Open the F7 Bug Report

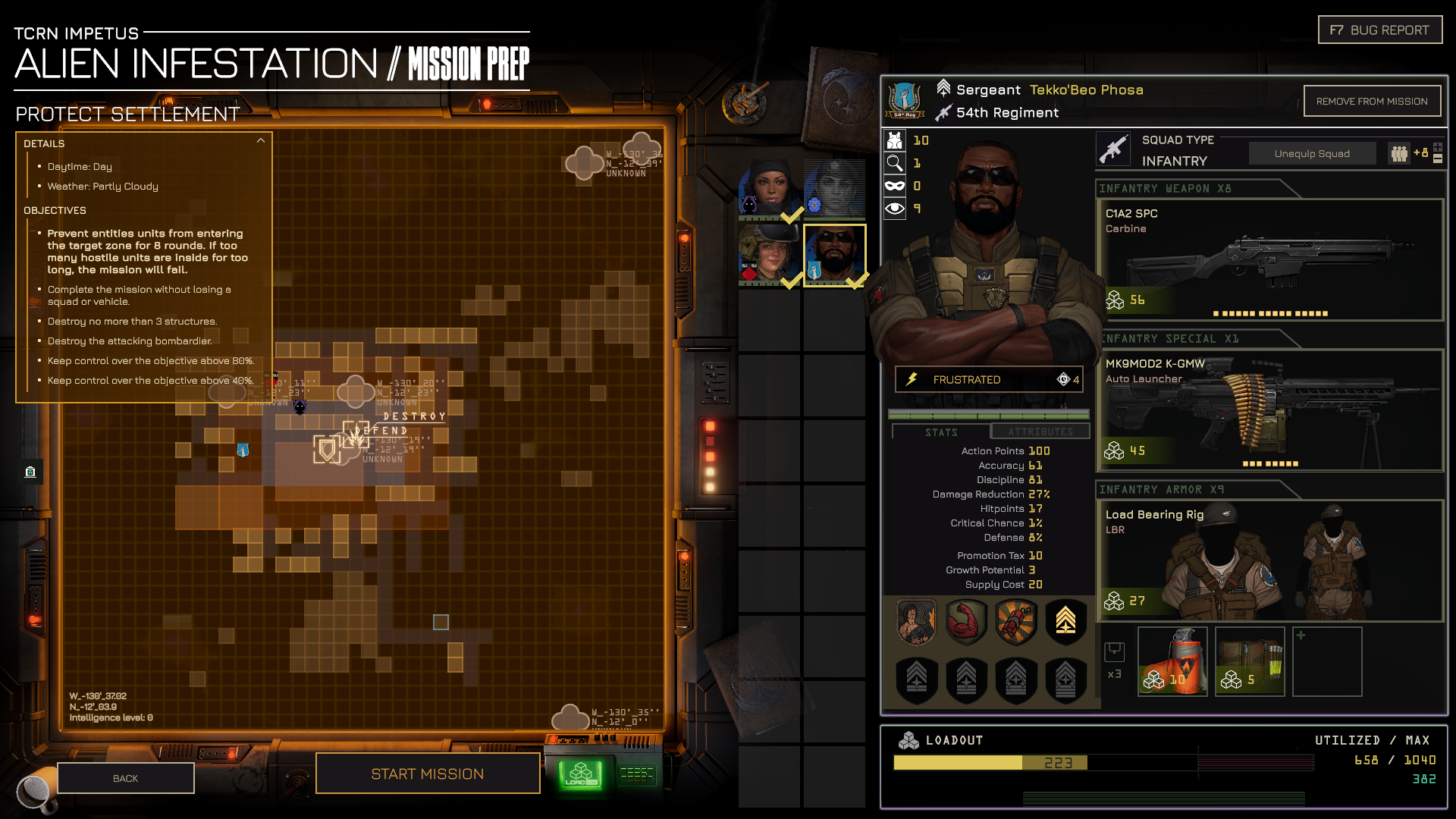click(x=1379, y=30)
